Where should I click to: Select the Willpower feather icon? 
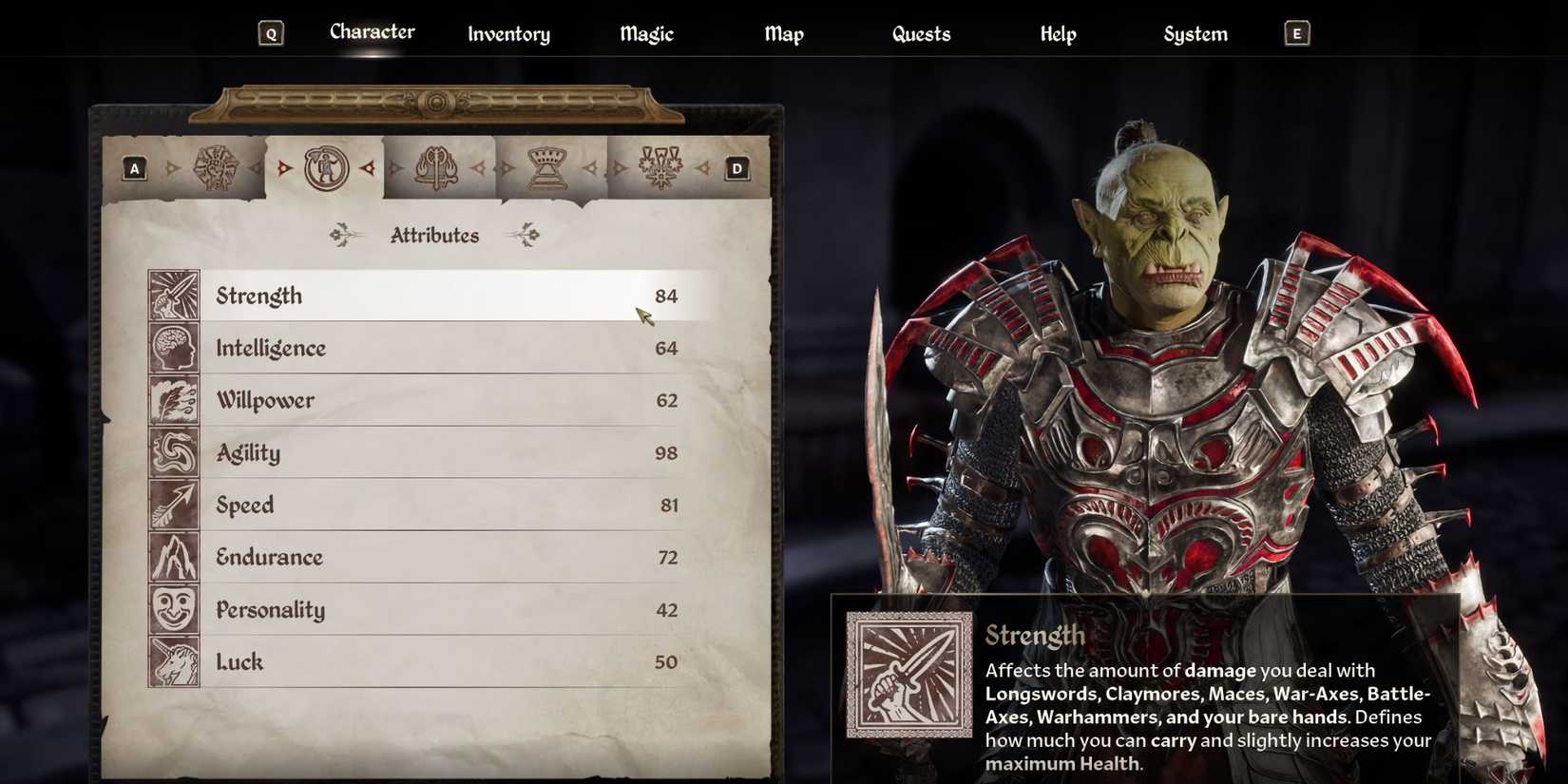[x=173, y=400]
